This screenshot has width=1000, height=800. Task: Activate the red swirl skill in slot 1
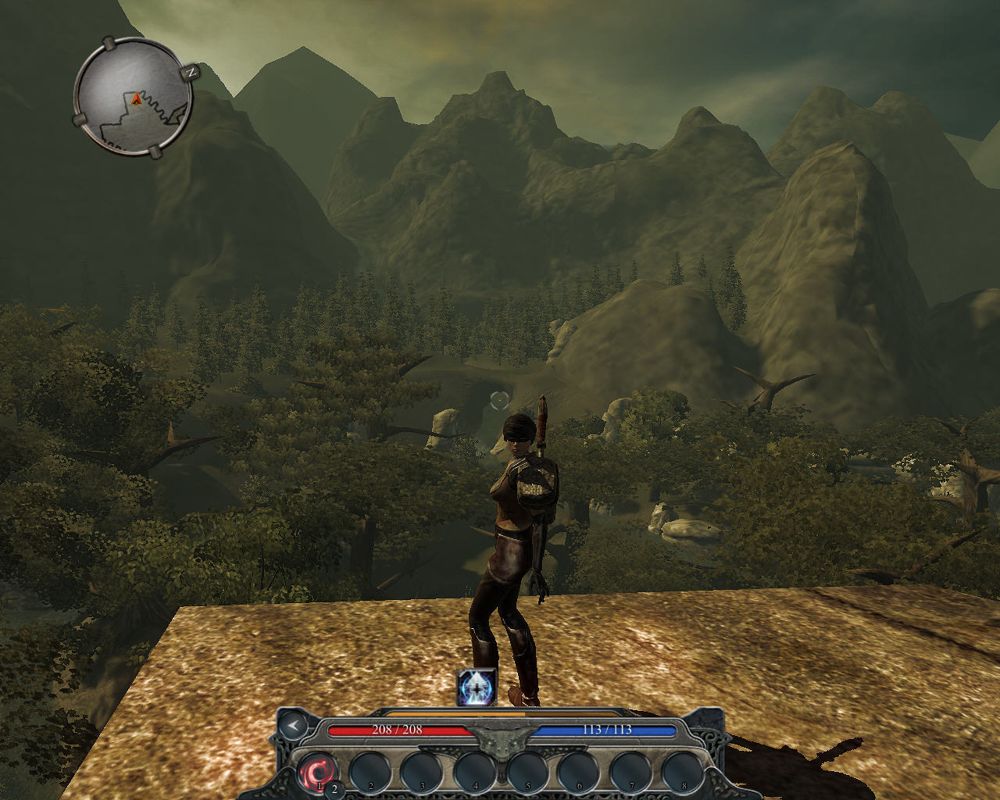(318, 771)
